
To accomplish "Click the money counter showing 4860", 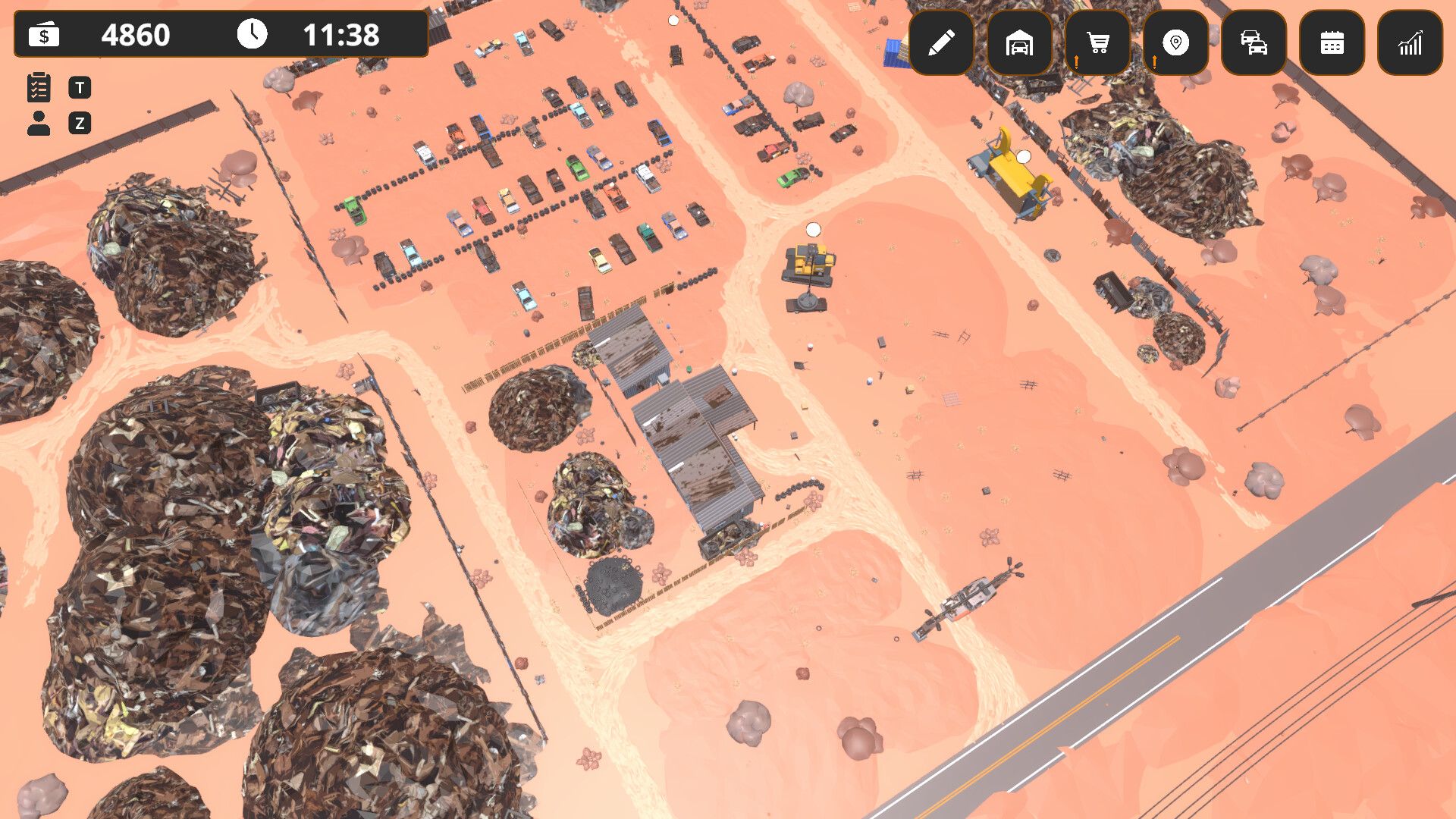I will pos(136,34).
